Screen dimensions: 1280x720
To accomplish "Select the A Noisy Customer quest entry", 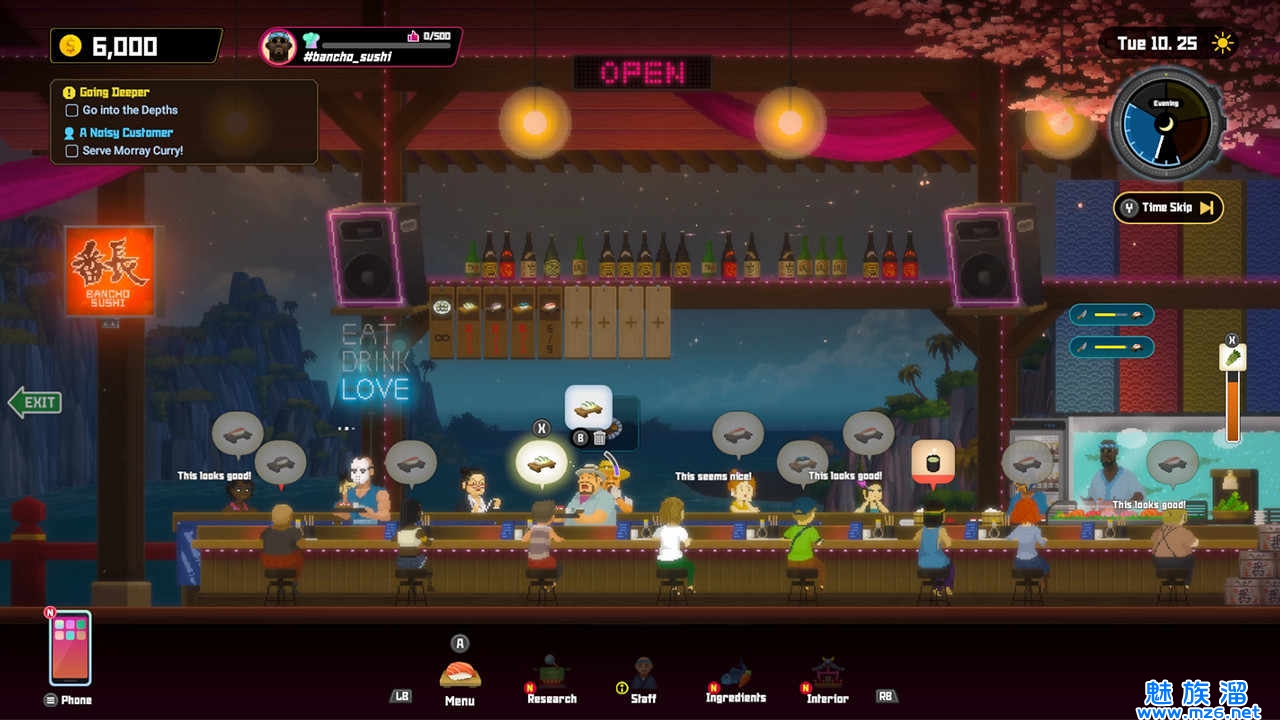I will [x=126, y=132].
